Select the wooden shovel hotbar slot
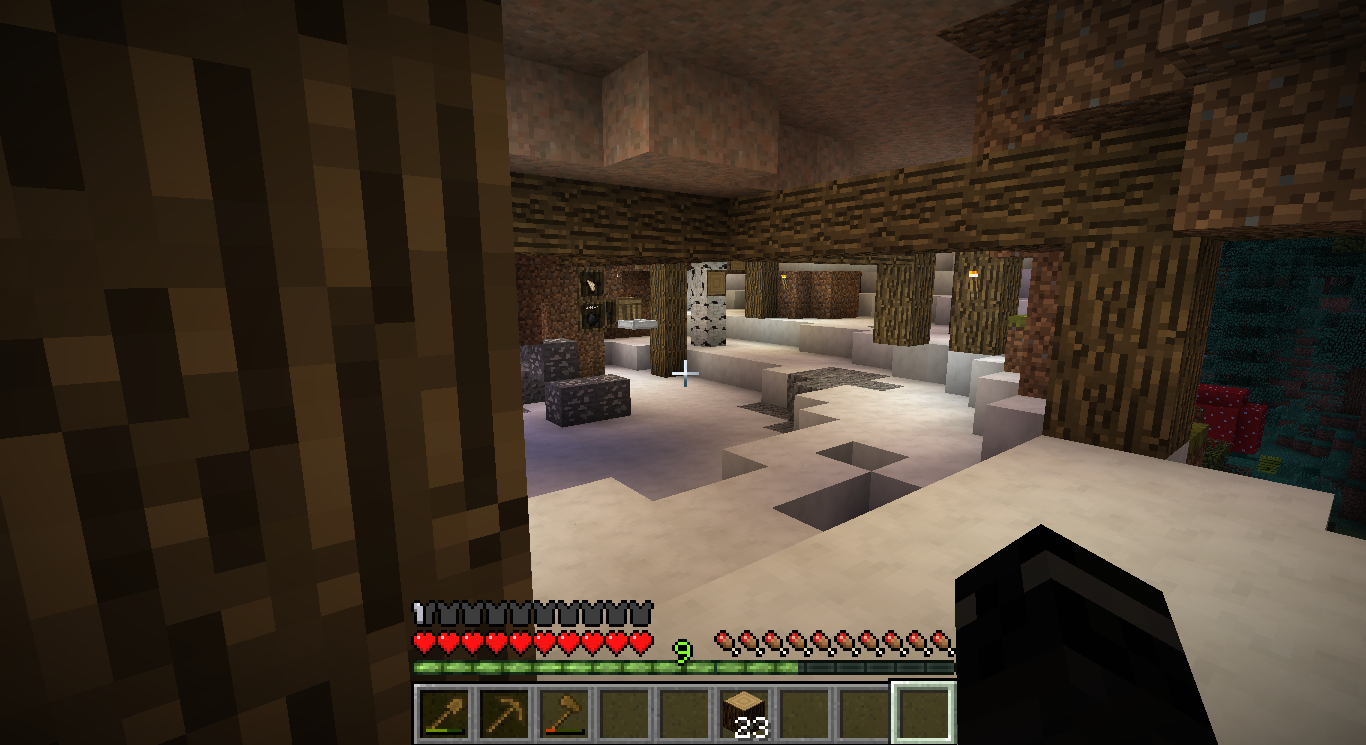This screenshot has width=1366, height=745. [443, 713]
